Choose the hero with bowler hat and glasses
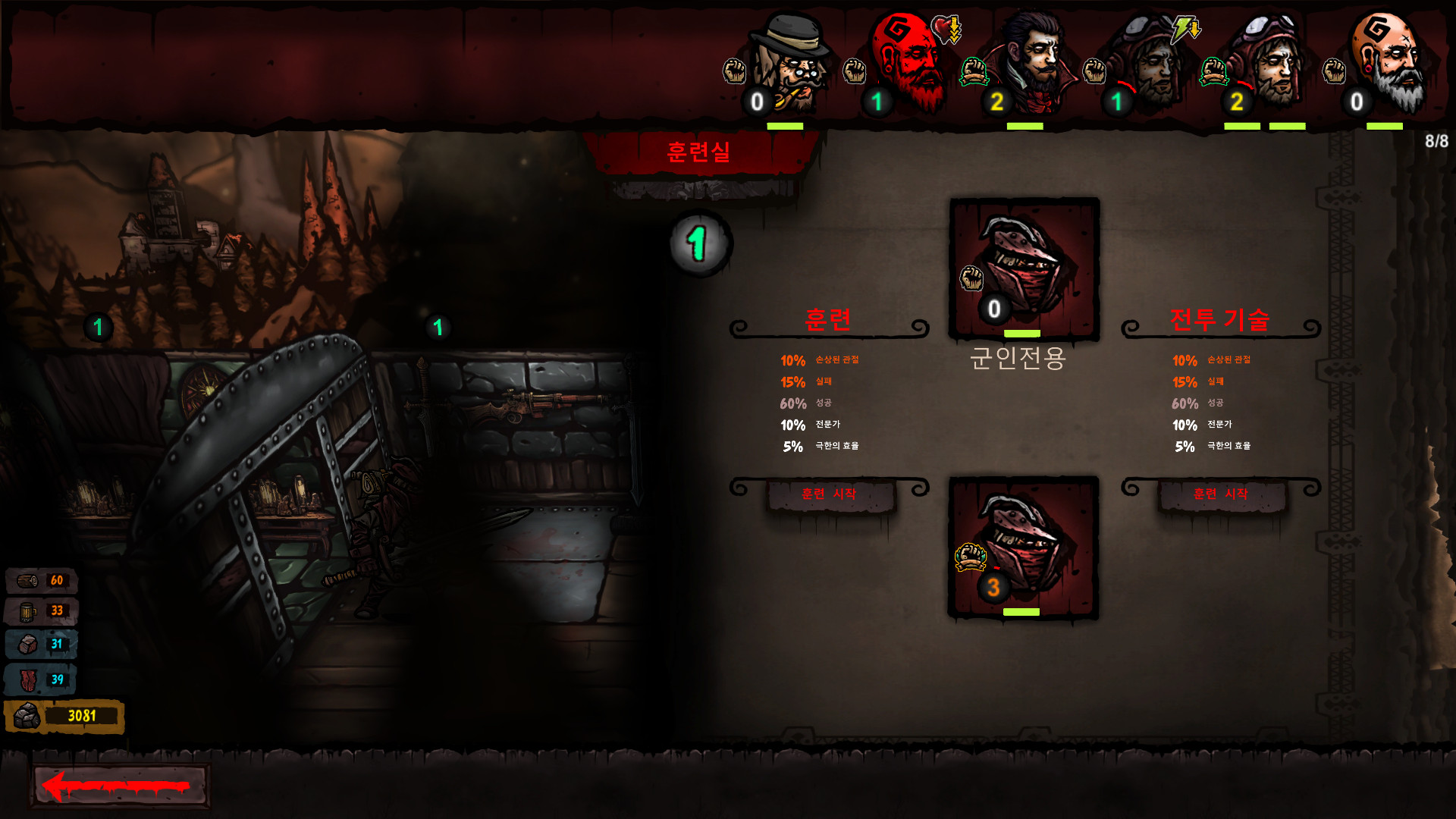Image resolution: width=1456 pixels, height=819 pixels. [x=792, y=64]
